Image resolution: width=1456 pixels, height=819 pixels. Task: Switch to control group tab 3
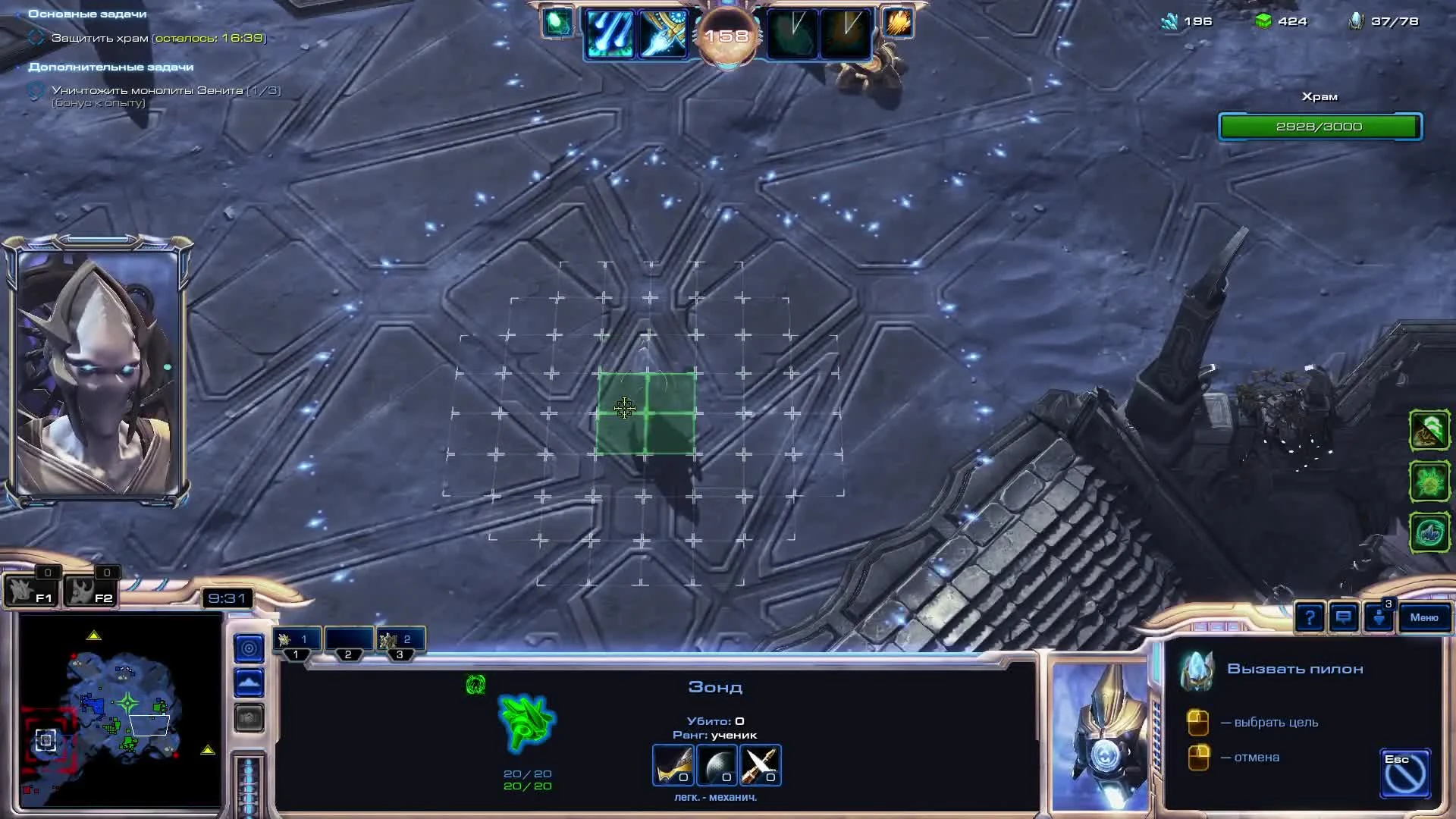point(402,639)
